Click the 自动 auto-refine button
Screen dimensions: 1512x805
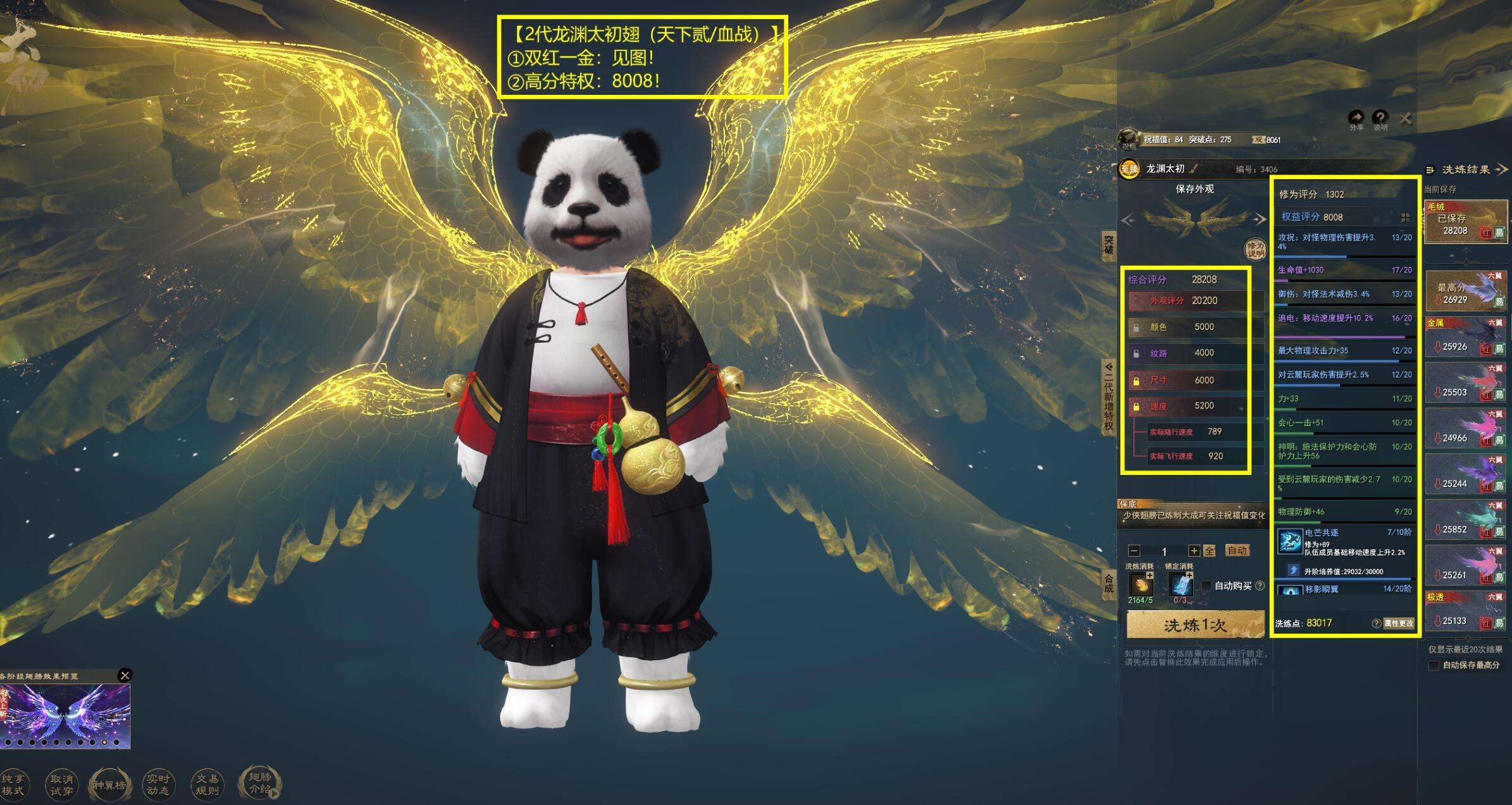pos(1237,550)
